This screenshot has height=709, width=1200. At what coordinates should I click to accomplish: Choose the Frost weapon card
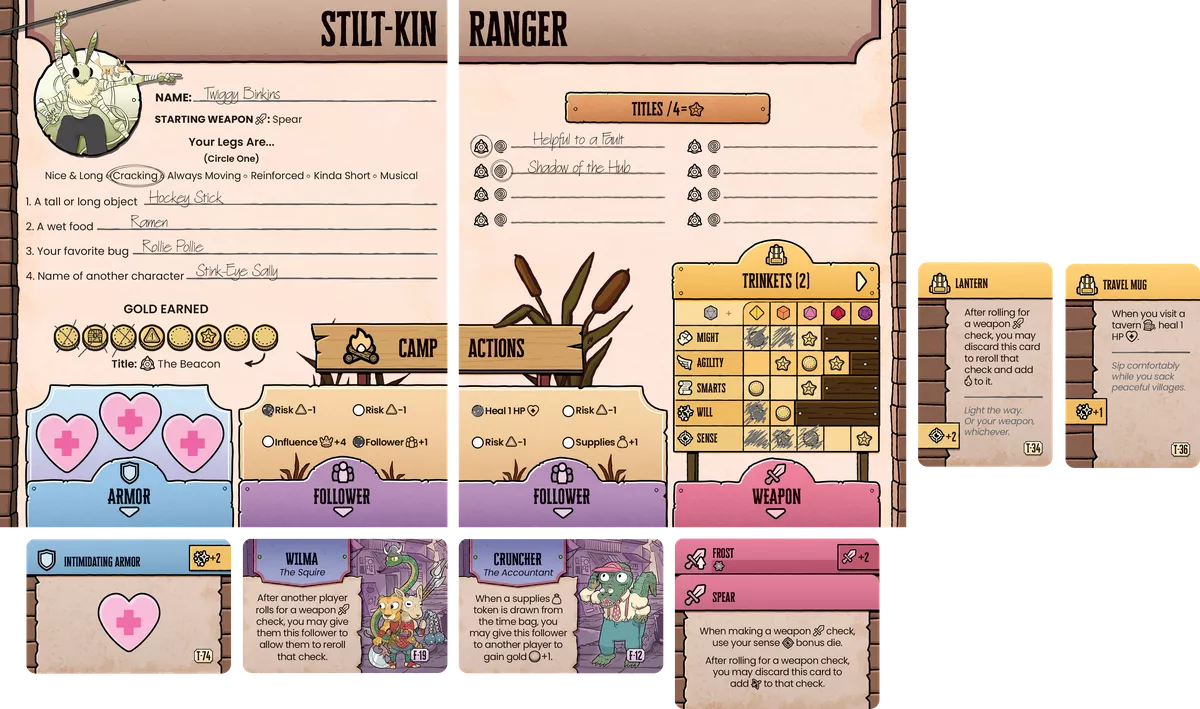777,555
